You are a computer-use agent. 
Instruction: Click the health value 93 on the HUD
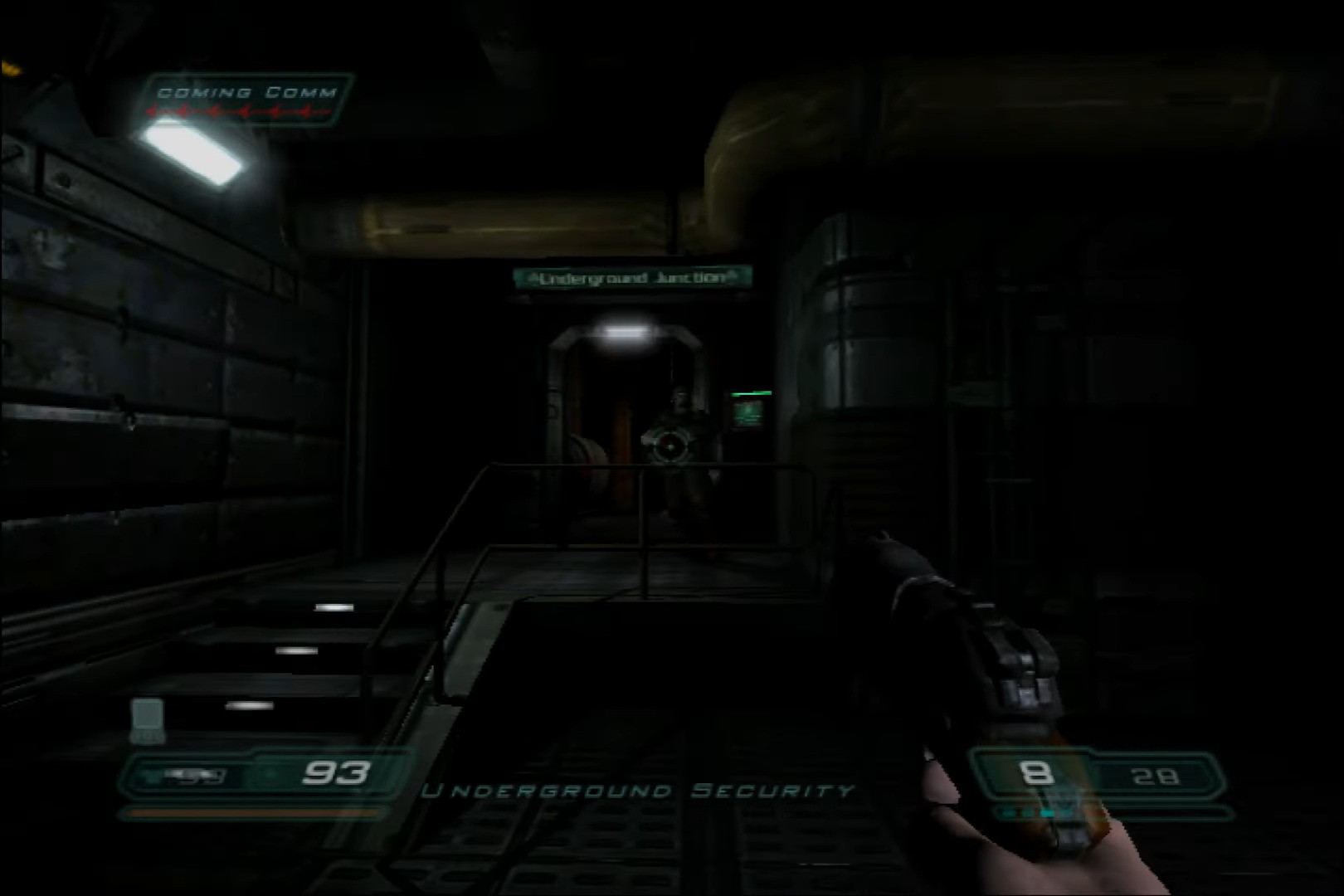(x=338, y=772)
